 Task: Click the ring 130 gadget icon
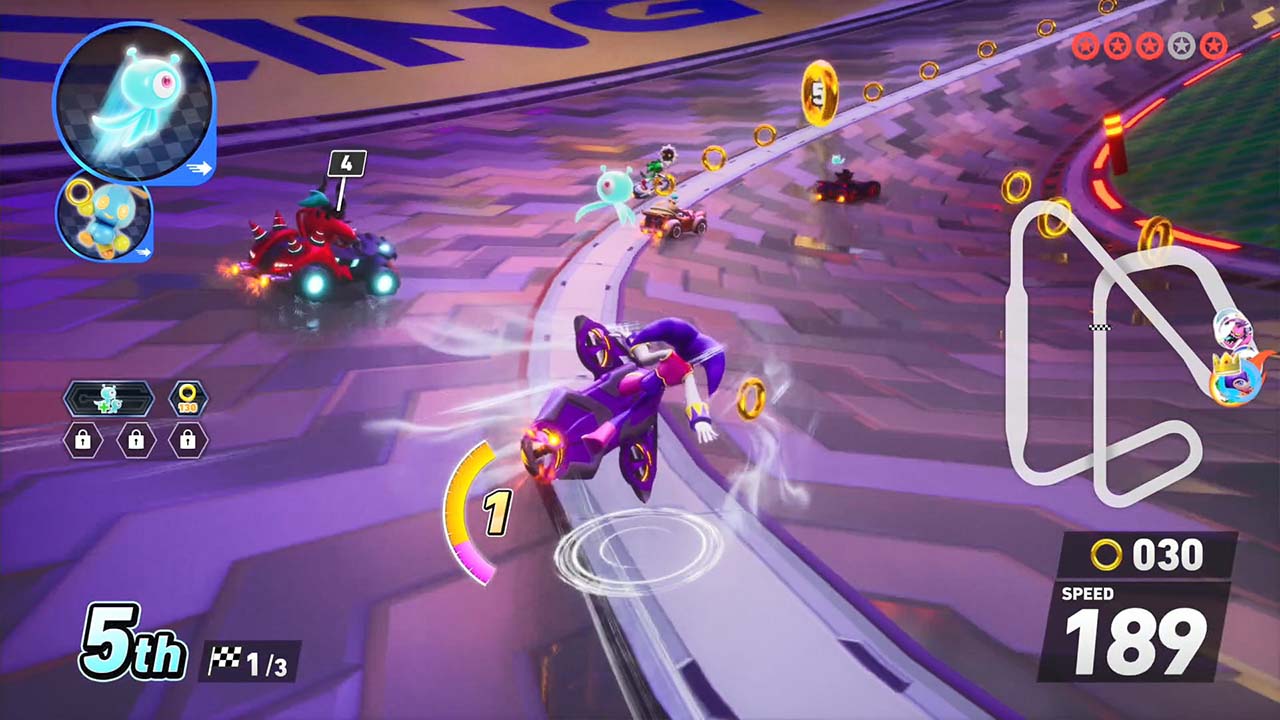[187, 399]
